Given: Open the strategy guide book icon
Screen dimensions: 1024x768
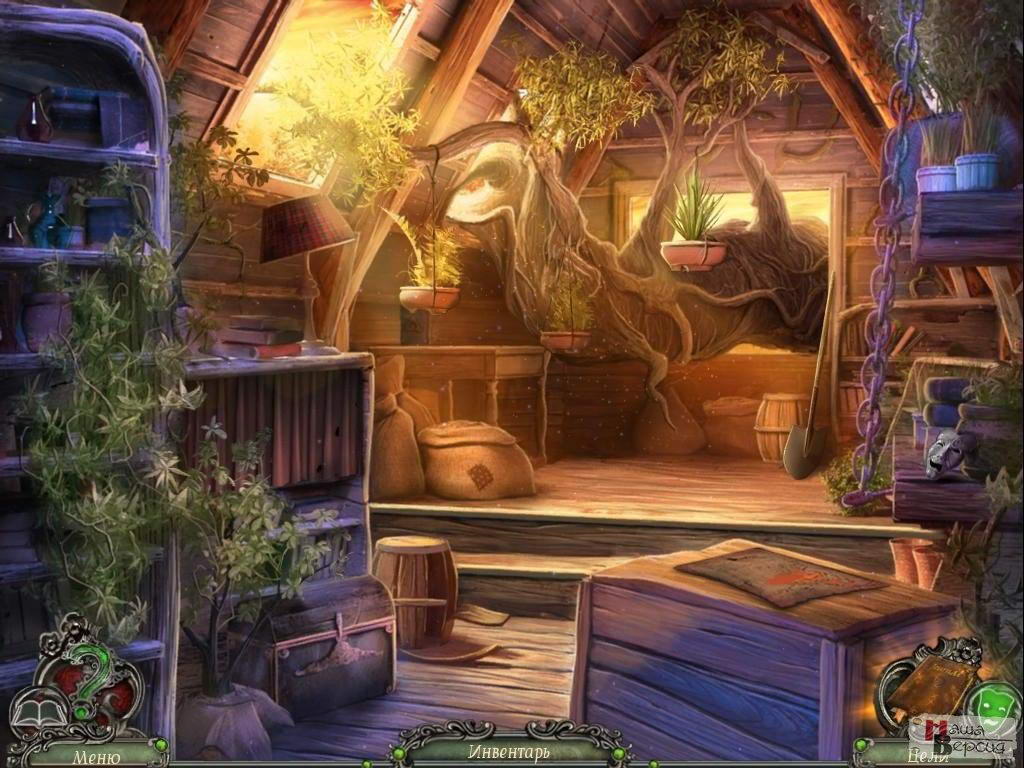Looking at the screenshot, I should tap(38, 712).
